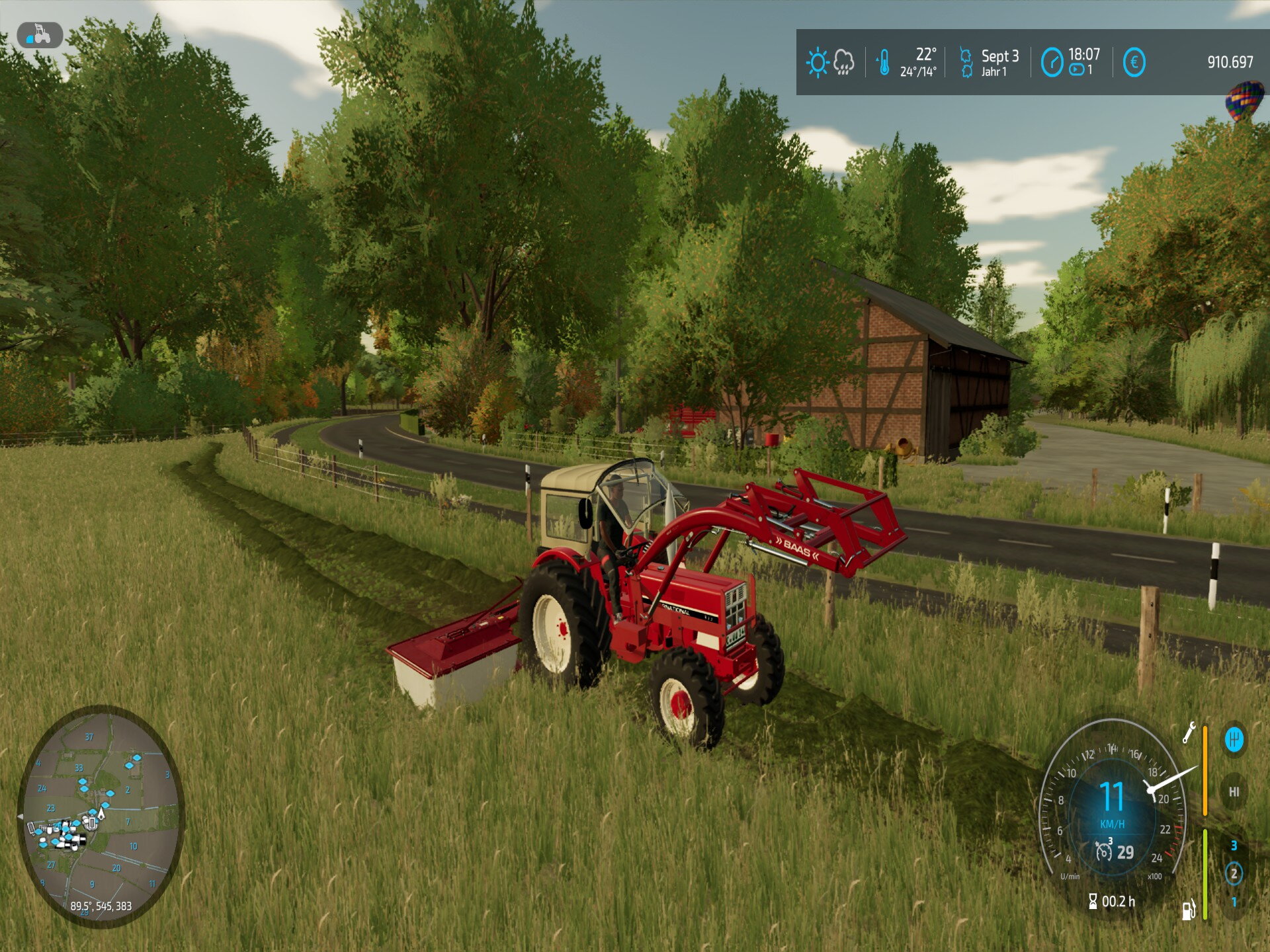Open the circular field minimap
The height and width of the screenshot is (952, 1270).
(101, 815)
